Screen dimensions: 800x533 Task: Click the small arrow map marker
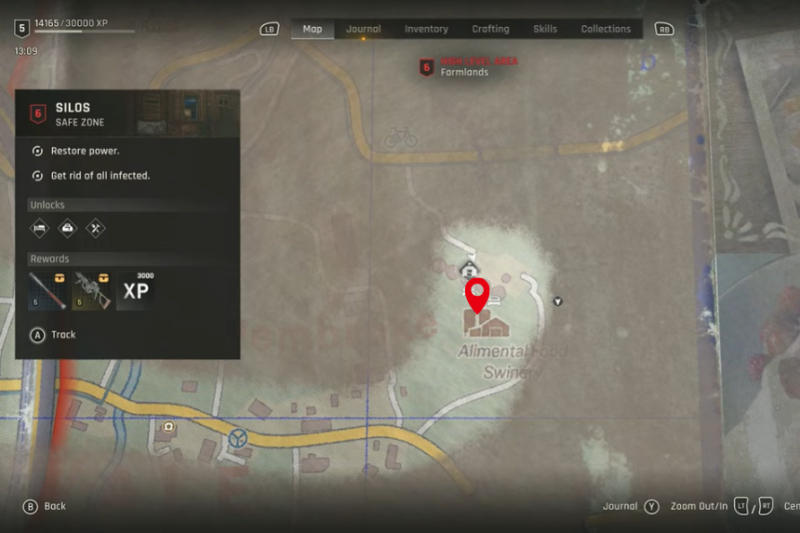558,301
